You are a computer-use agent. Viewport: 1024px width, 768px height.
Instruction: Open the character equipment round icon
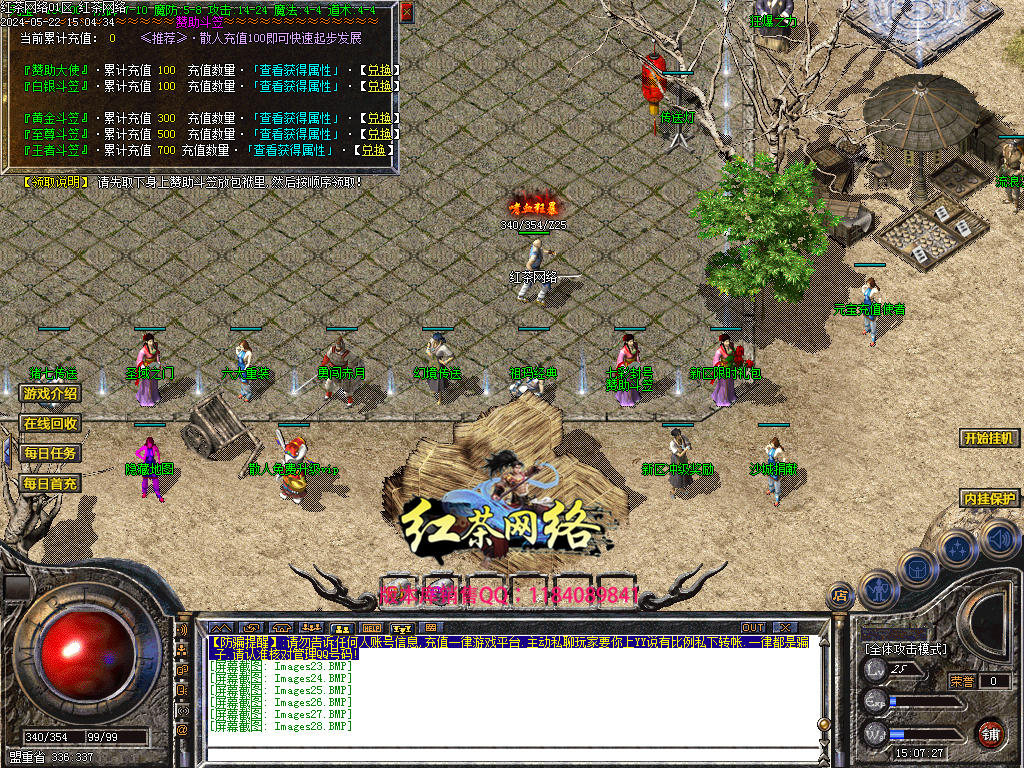(878, 589)
